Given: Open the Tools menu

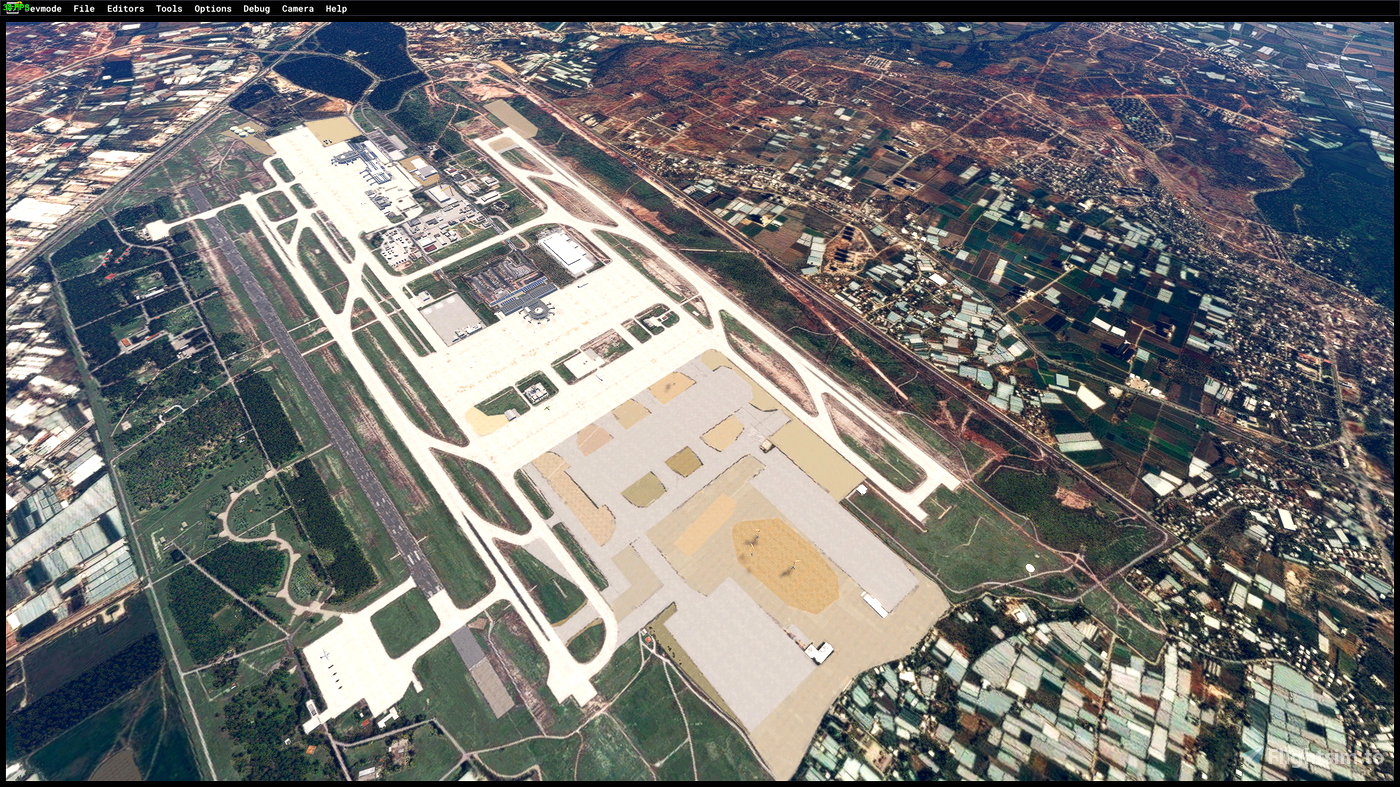Looking at the screenshot, I should [x=167, y=8].
